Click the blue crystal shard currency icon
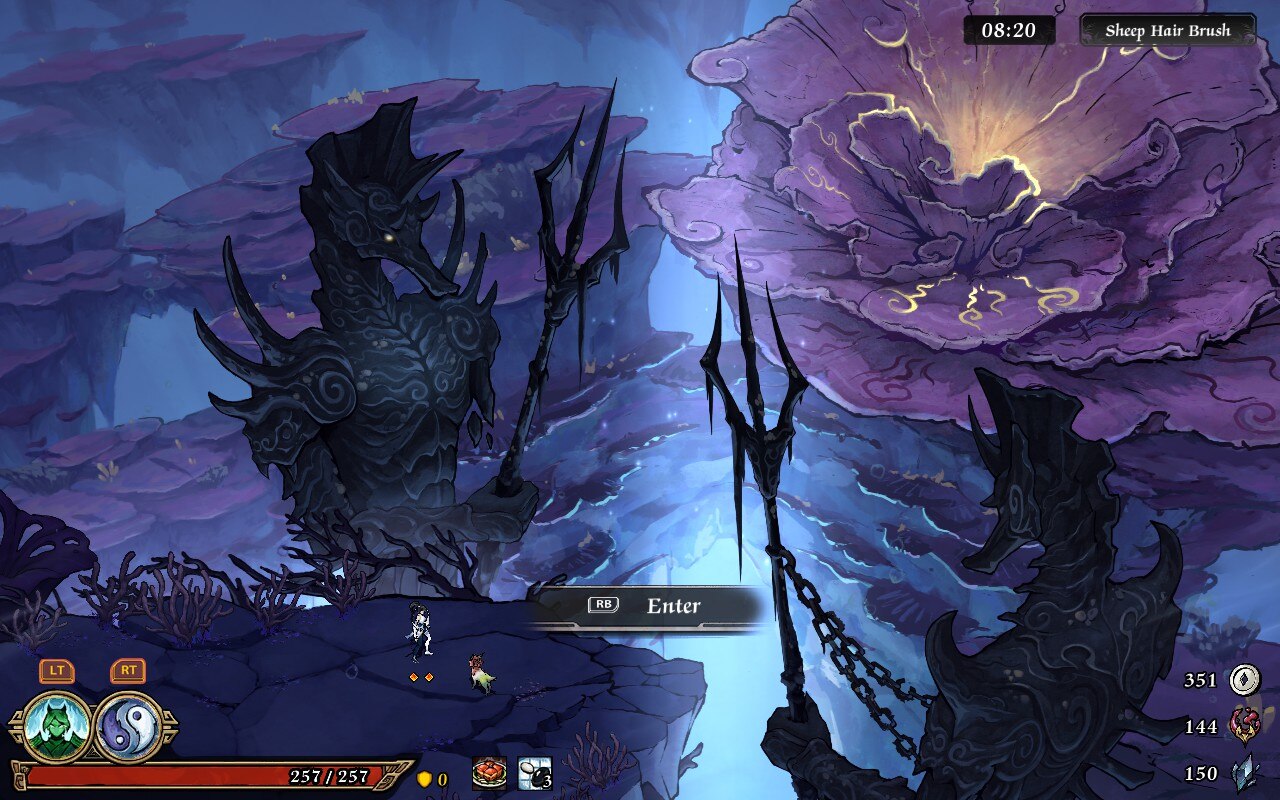This screenshot has height=800, width=1280. click(1244, 773)
